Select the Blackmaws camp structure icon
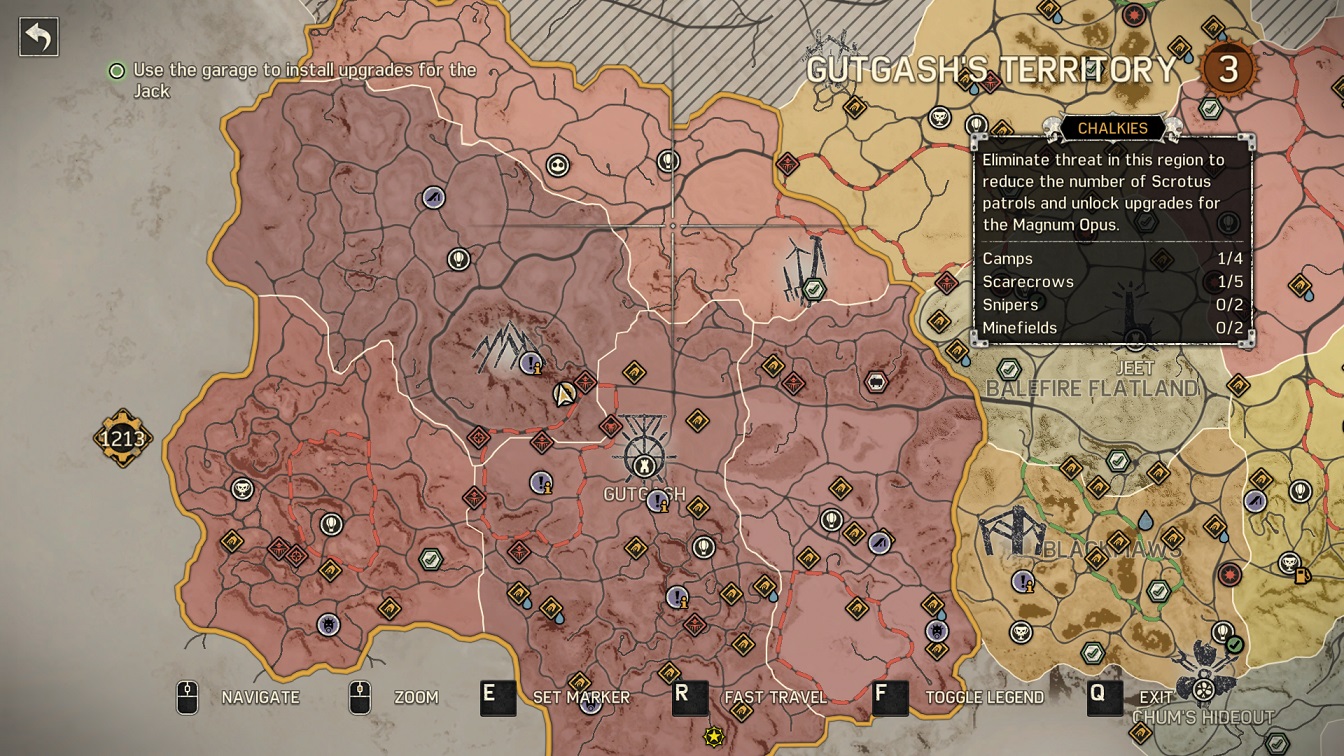The image size is (1344, 756). (1012, 531)
